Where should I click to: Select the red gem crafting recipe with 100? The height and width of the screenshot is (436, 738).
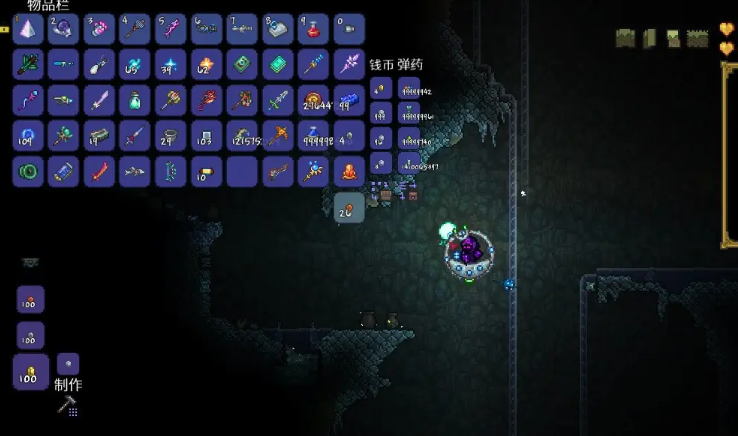point(30,300)
